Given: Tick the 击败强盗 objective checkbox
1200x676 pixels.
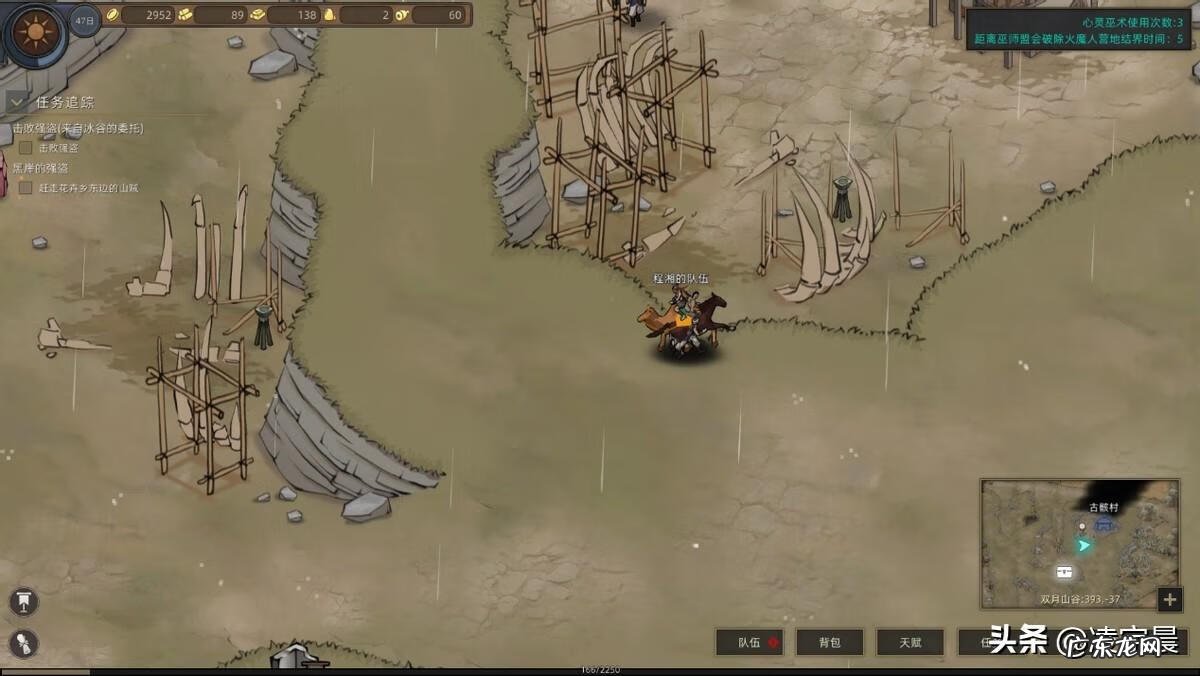Looking at the screenshot, I should coord(26,148).
